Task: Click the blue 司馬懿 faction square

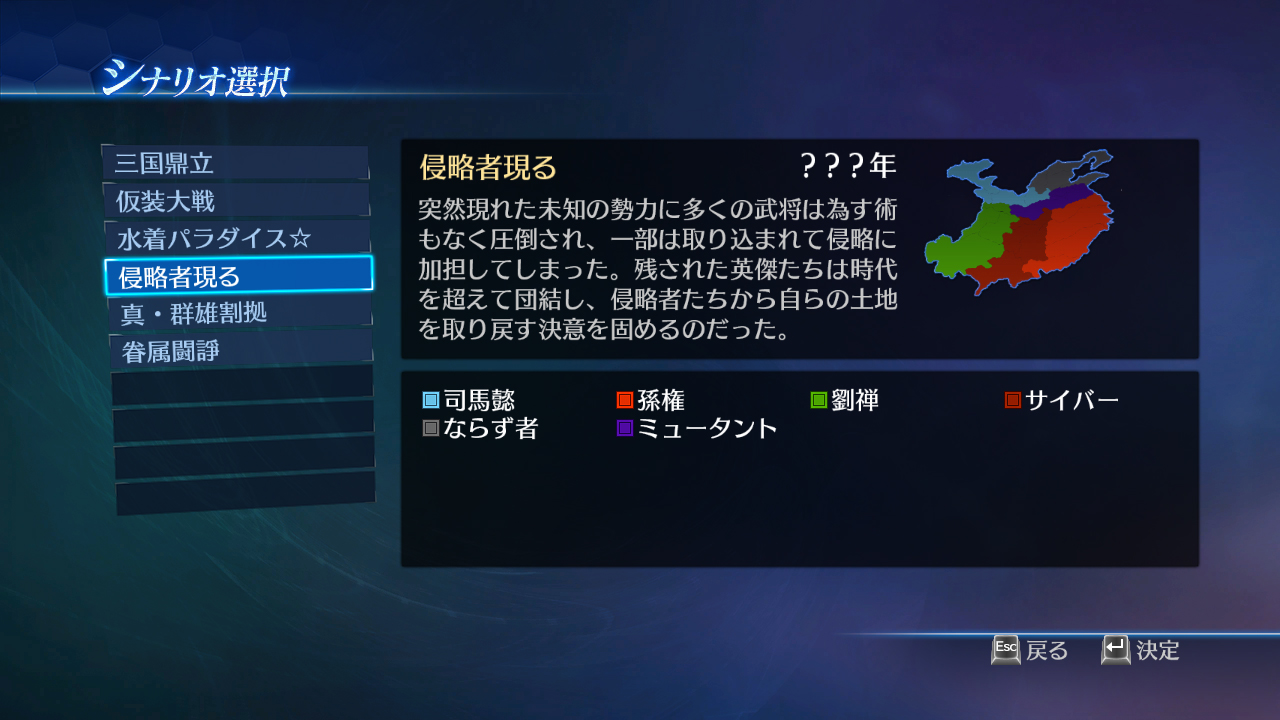Action: point(431,399)
